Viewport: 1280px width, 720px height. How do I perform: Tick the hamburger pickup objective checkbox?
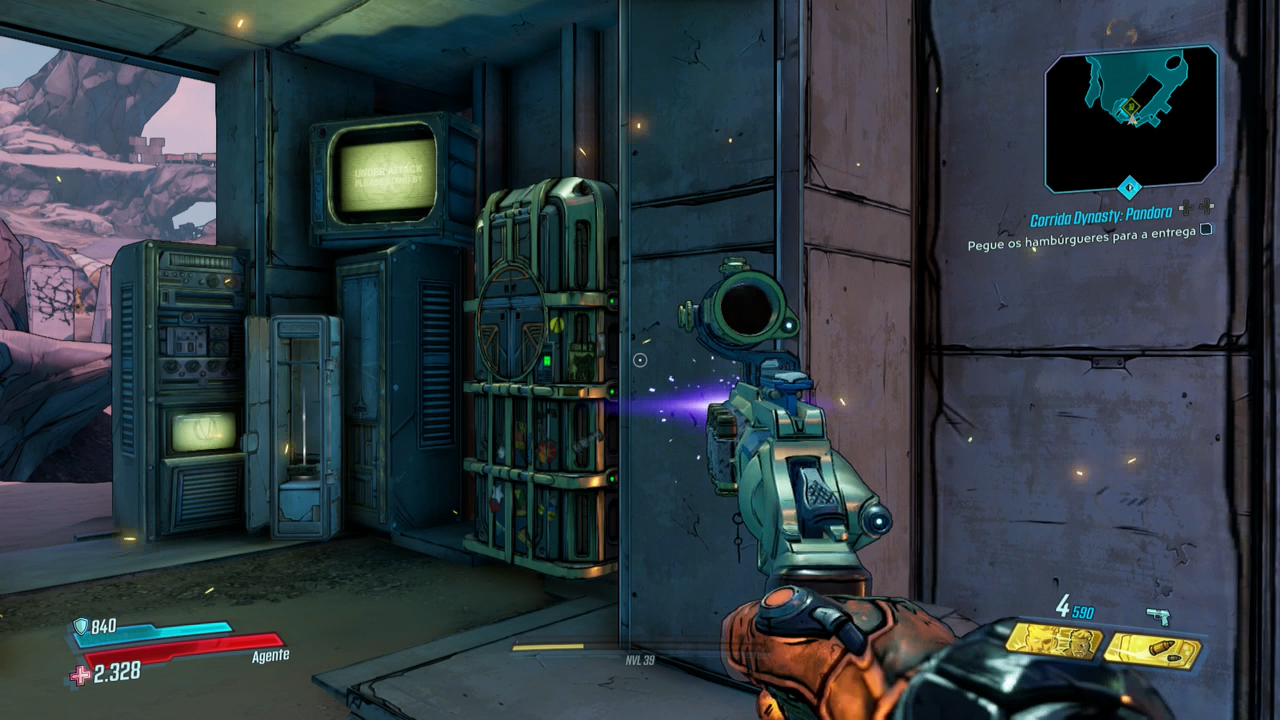pos(1206,229)
